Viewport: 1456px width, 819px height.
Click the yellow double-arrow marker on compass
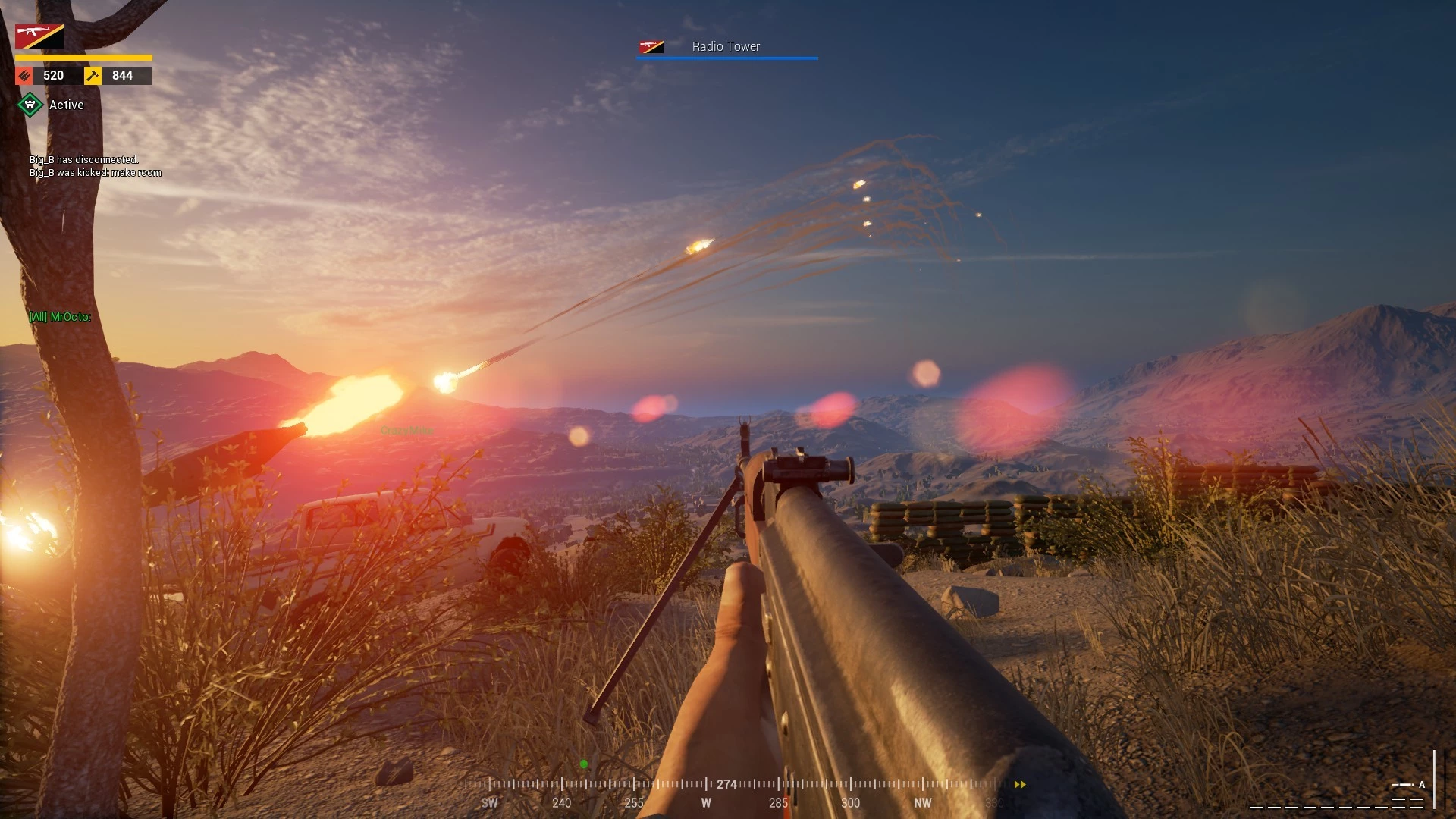coord(1020,785)
